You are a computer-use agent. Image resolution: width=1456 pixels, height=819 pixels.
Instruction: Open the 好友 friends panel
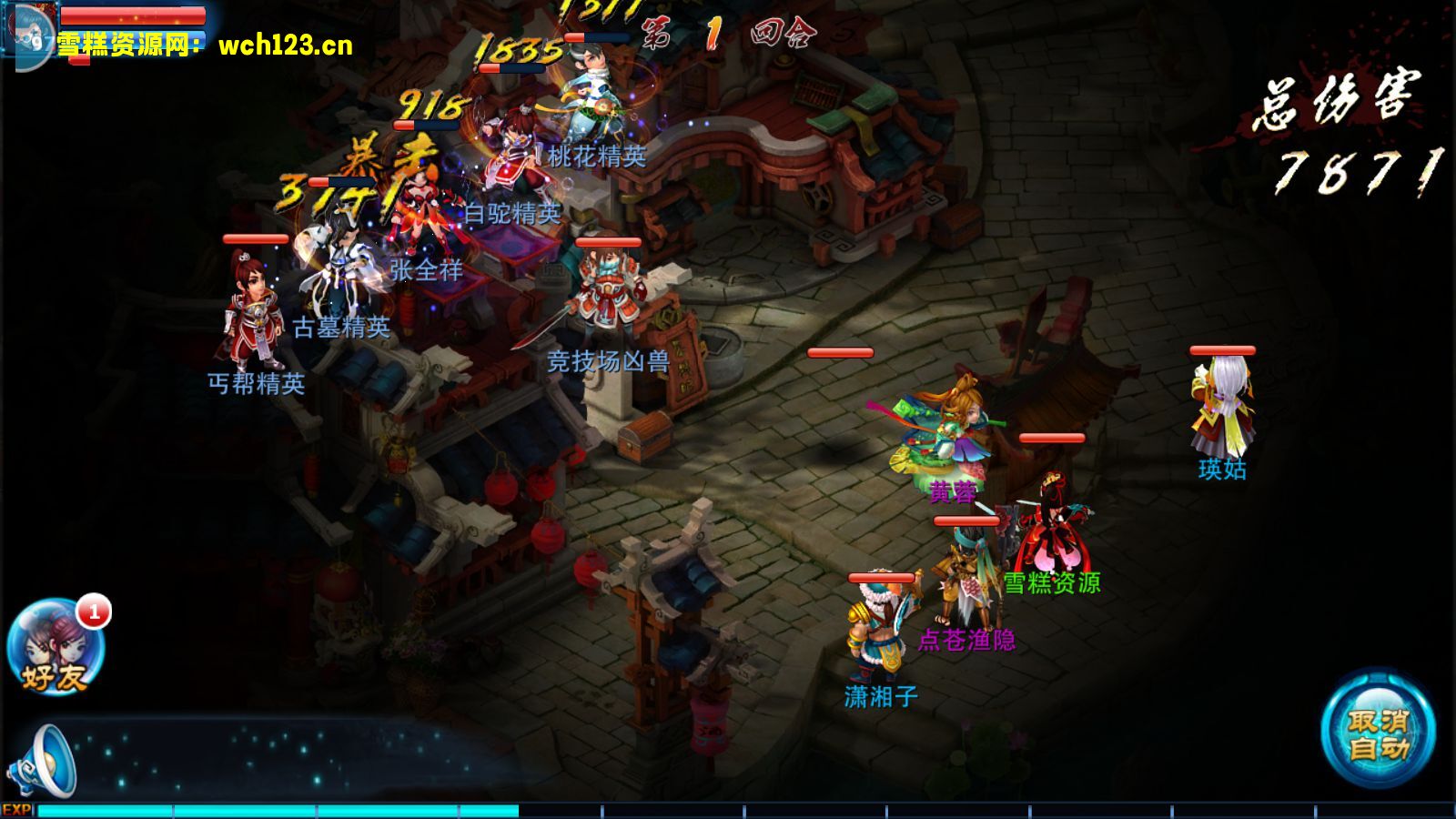56,648
